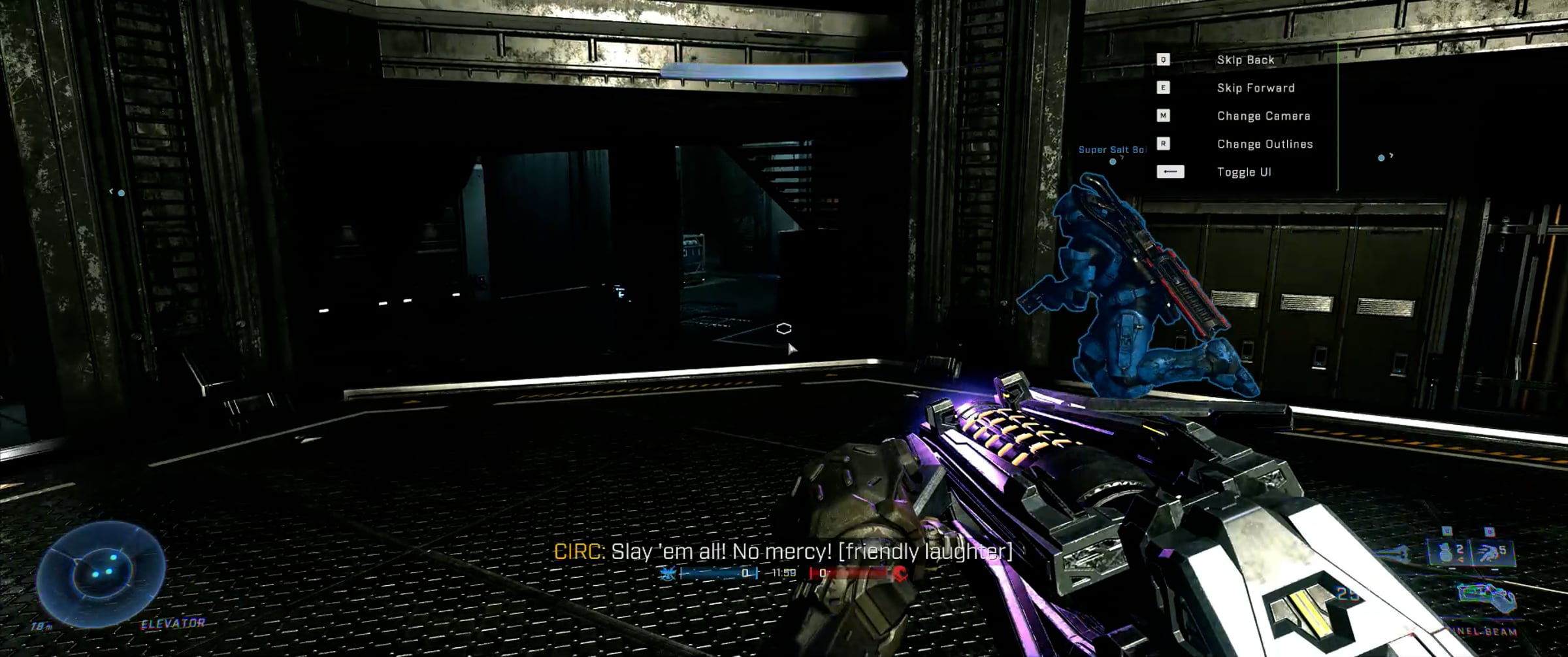Screen dimensions: 1568x657
Task: Click the Super Salt Bo player nametag
Action: click(x=1111, y=150)
